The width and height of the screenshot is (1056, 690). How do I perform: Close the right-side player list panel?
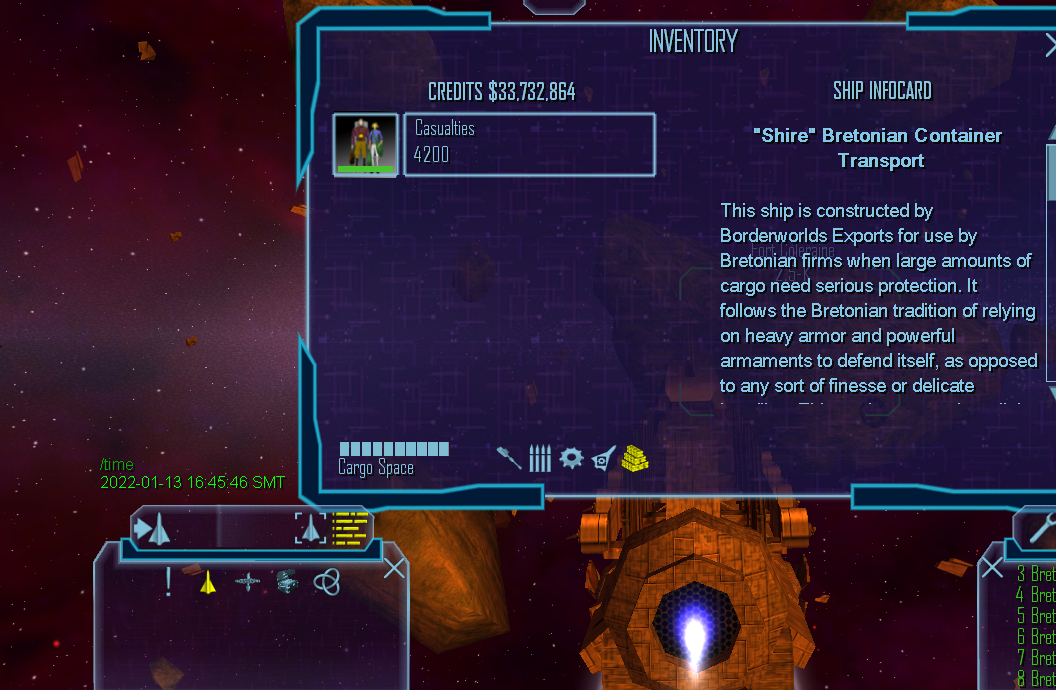[x=991, y=568]
